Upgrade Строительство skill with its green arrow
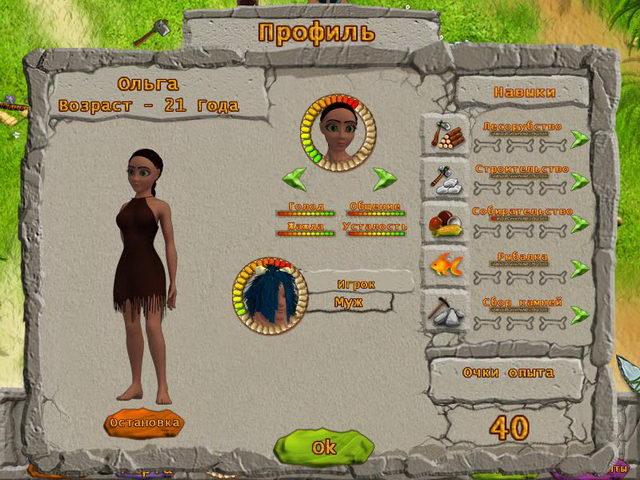Image resolution: width=640 pixels, height=480 pixels. click(580, 181)
